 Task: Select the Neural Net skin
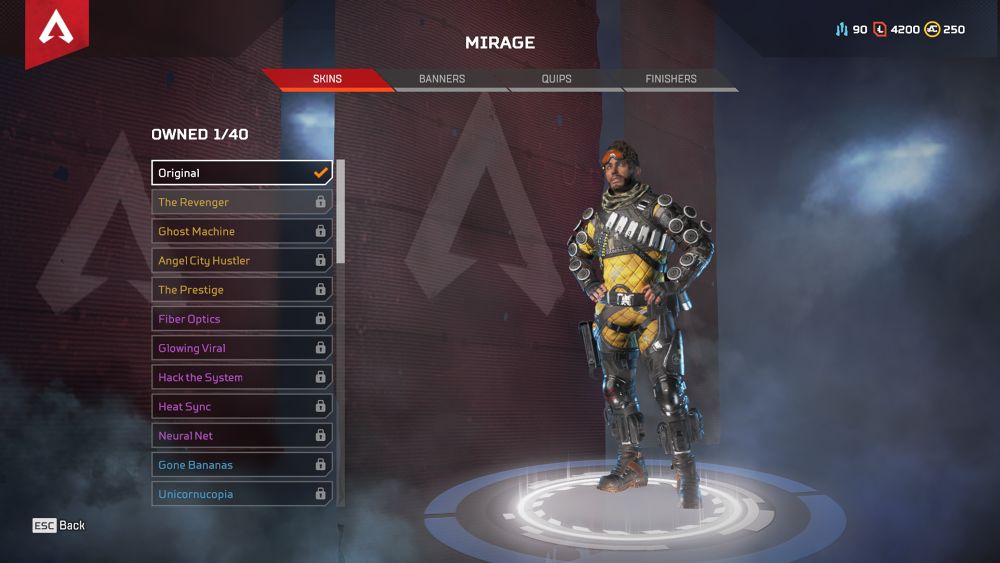[x=242, y=436]
